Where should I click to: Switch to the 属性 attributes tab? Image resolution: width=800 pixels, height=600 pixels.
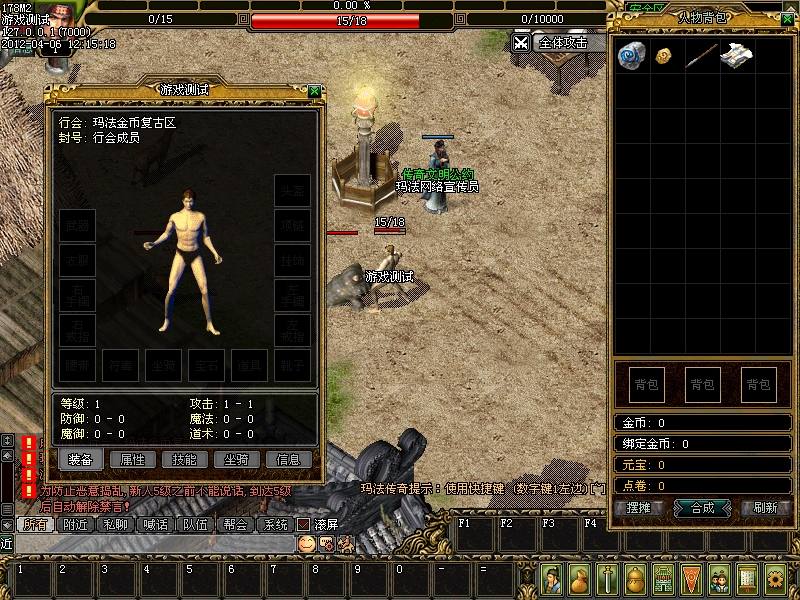(132, 459)
